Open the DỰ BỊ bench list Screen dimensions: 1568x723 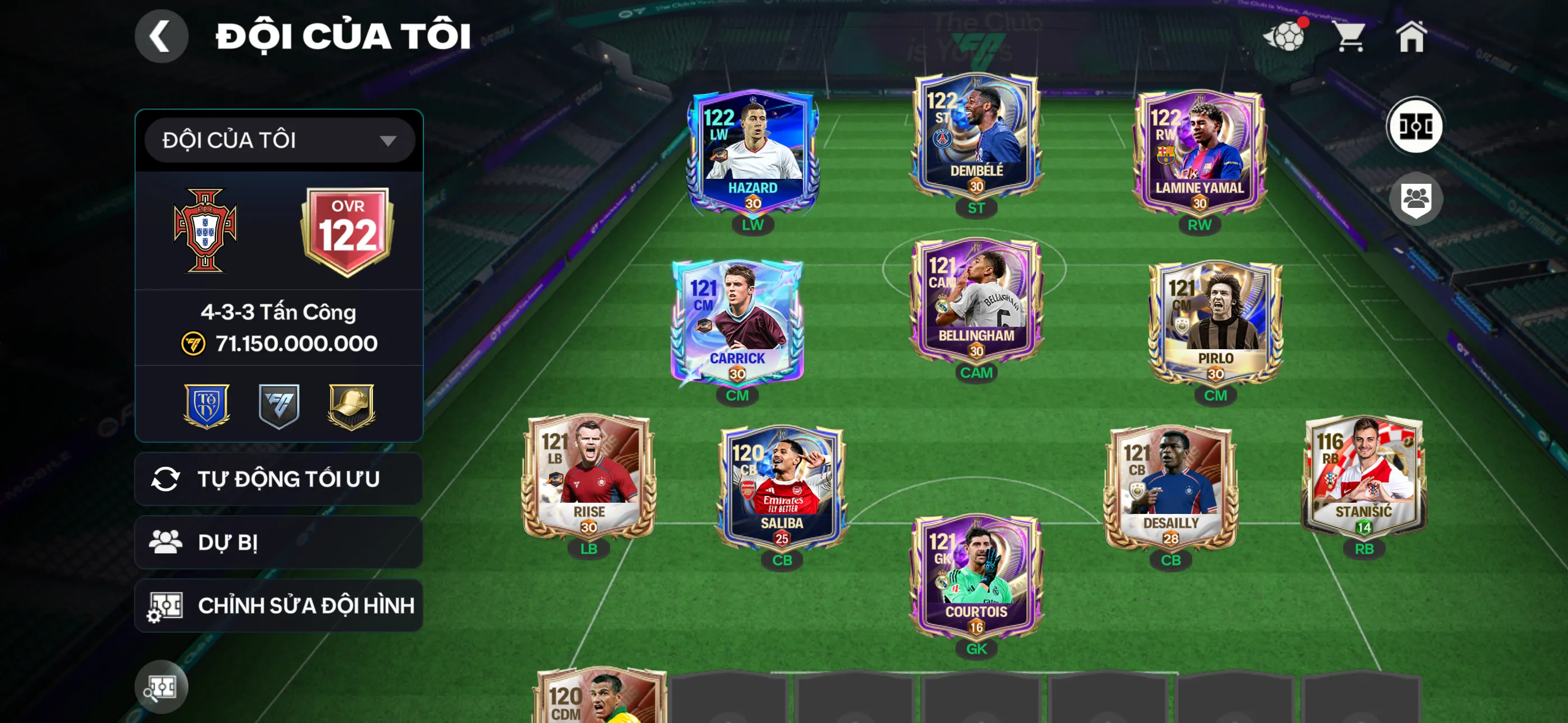click(278, 543)
